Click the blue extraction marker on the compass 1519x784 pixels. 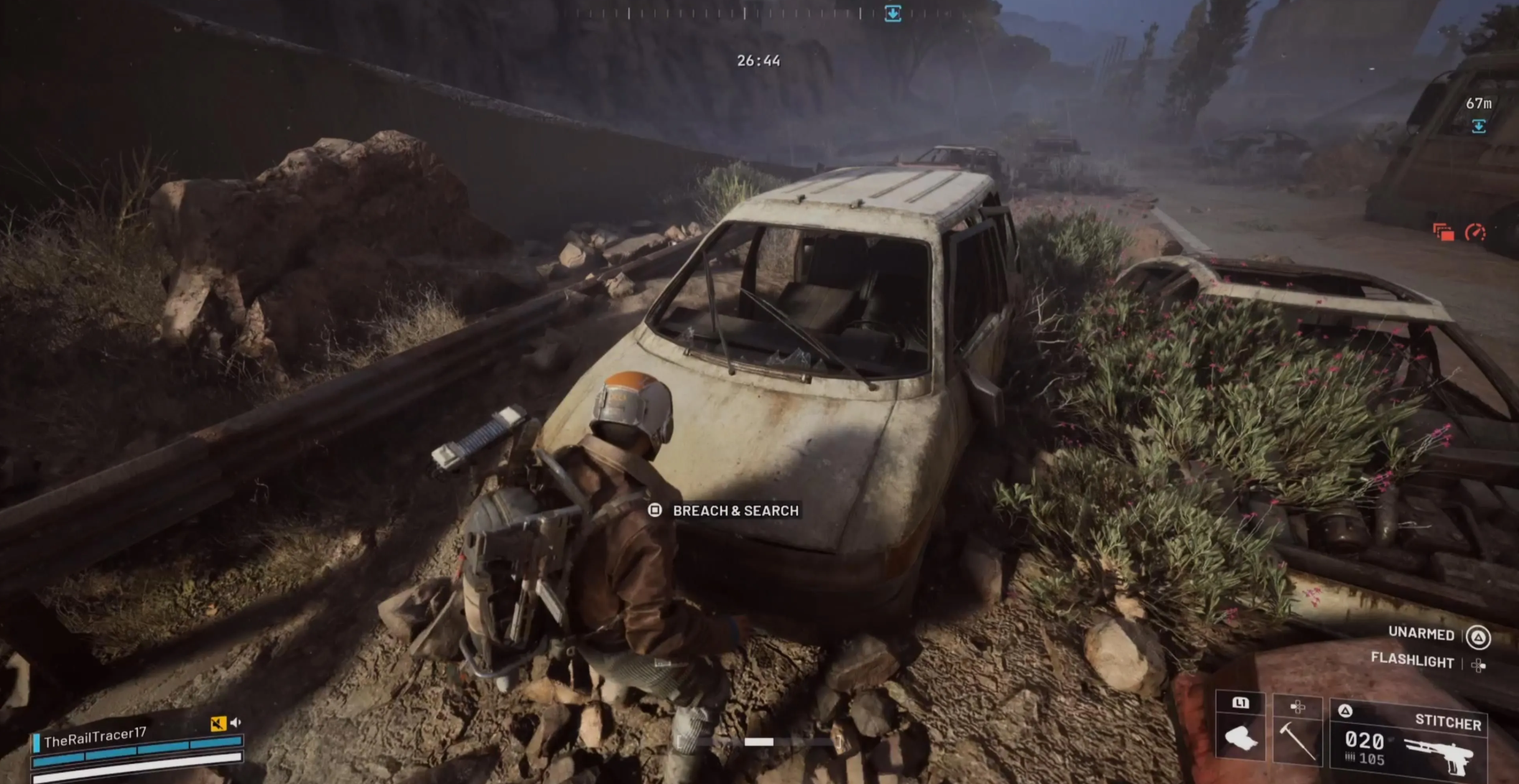click(893, 14)
